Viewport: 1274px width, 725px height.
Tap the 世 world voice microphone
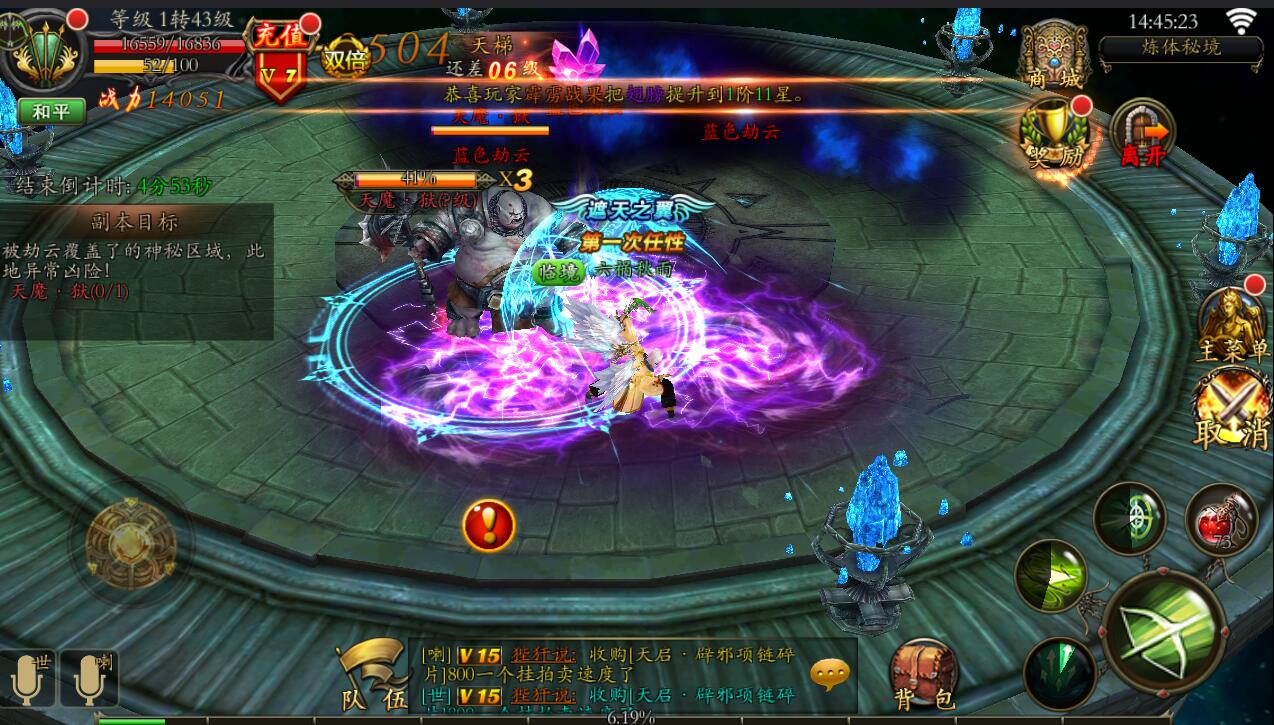28,679
